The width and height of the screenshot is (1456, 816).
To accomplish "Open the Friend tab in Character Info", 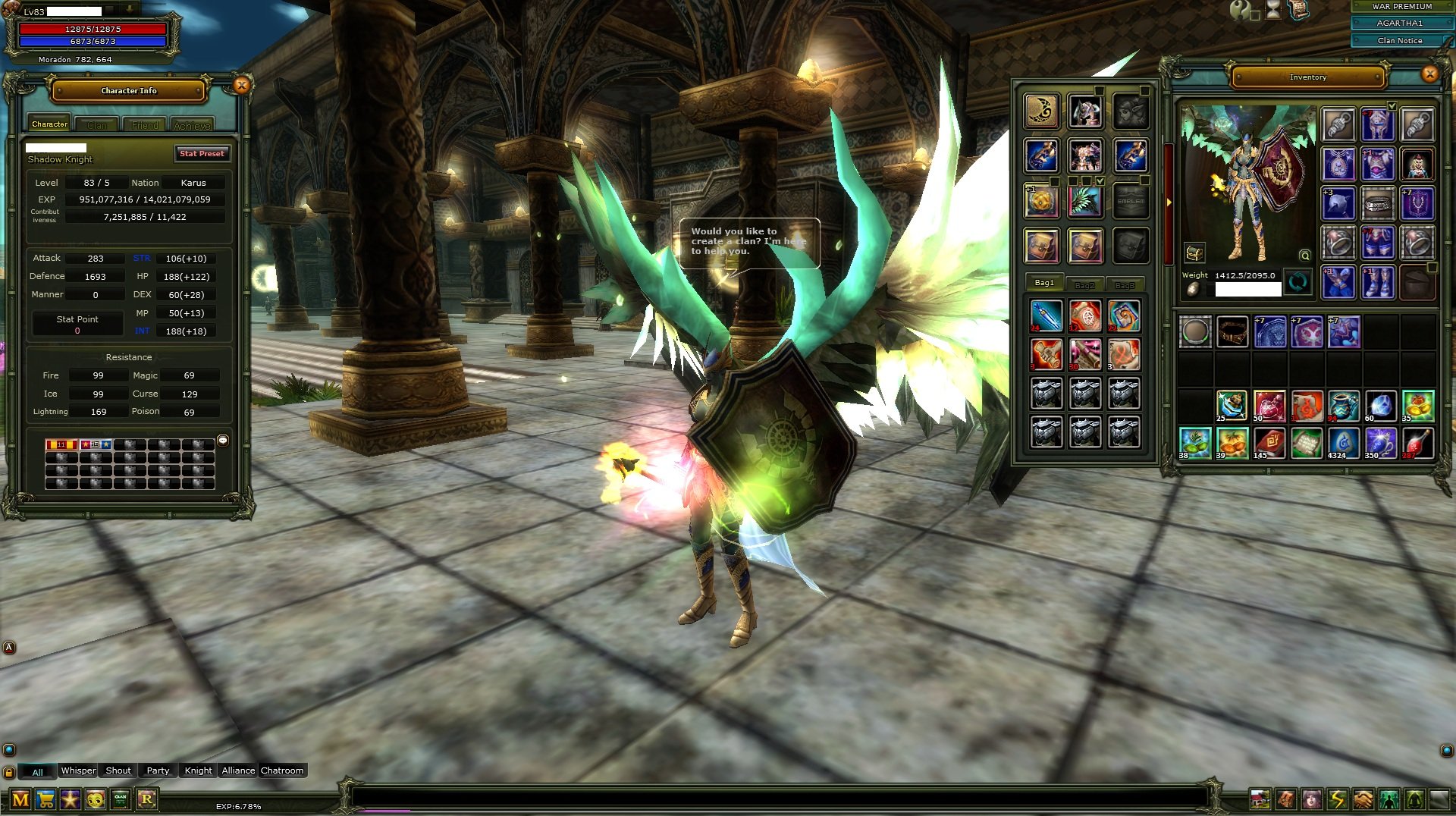I will pyautogui.click(x=144, y=124).
